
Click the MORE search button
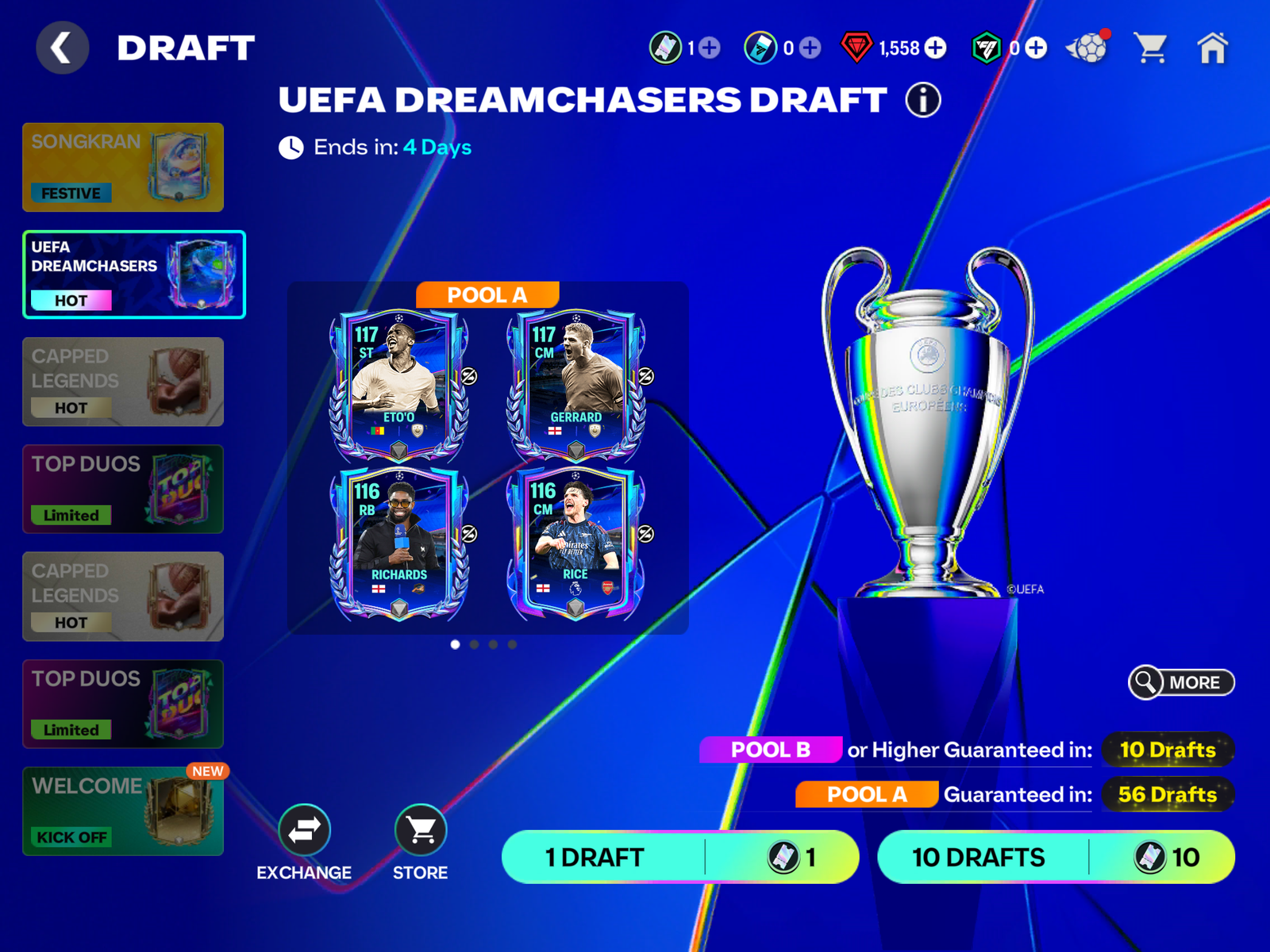click(1180, 683)
